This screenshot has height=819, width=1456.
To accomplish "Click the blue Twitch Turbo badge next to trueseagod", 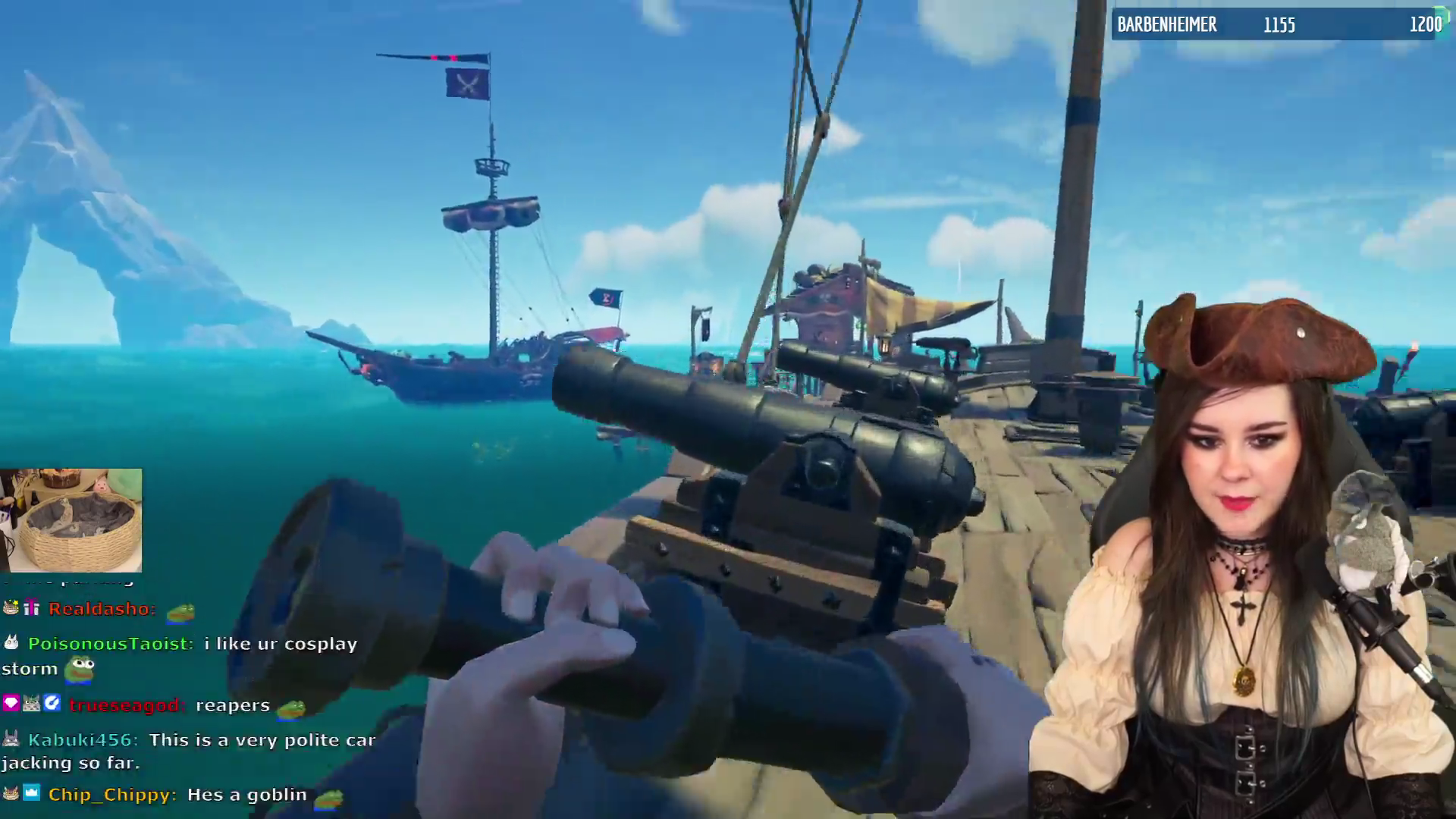I will [53, 704].
